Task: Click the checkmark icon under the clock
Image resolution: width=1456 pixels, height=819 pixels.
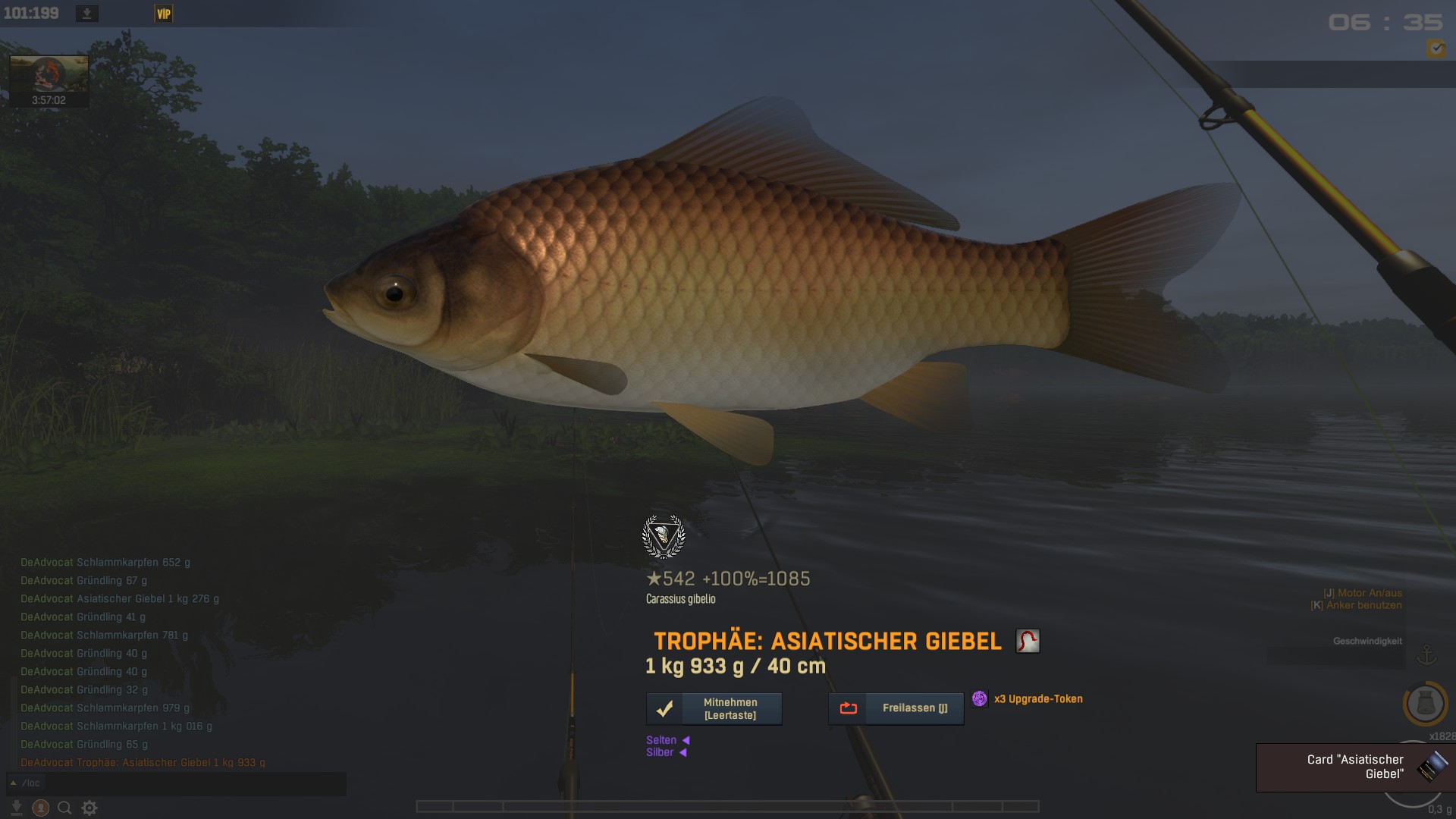Action: tap(1436, 49)
